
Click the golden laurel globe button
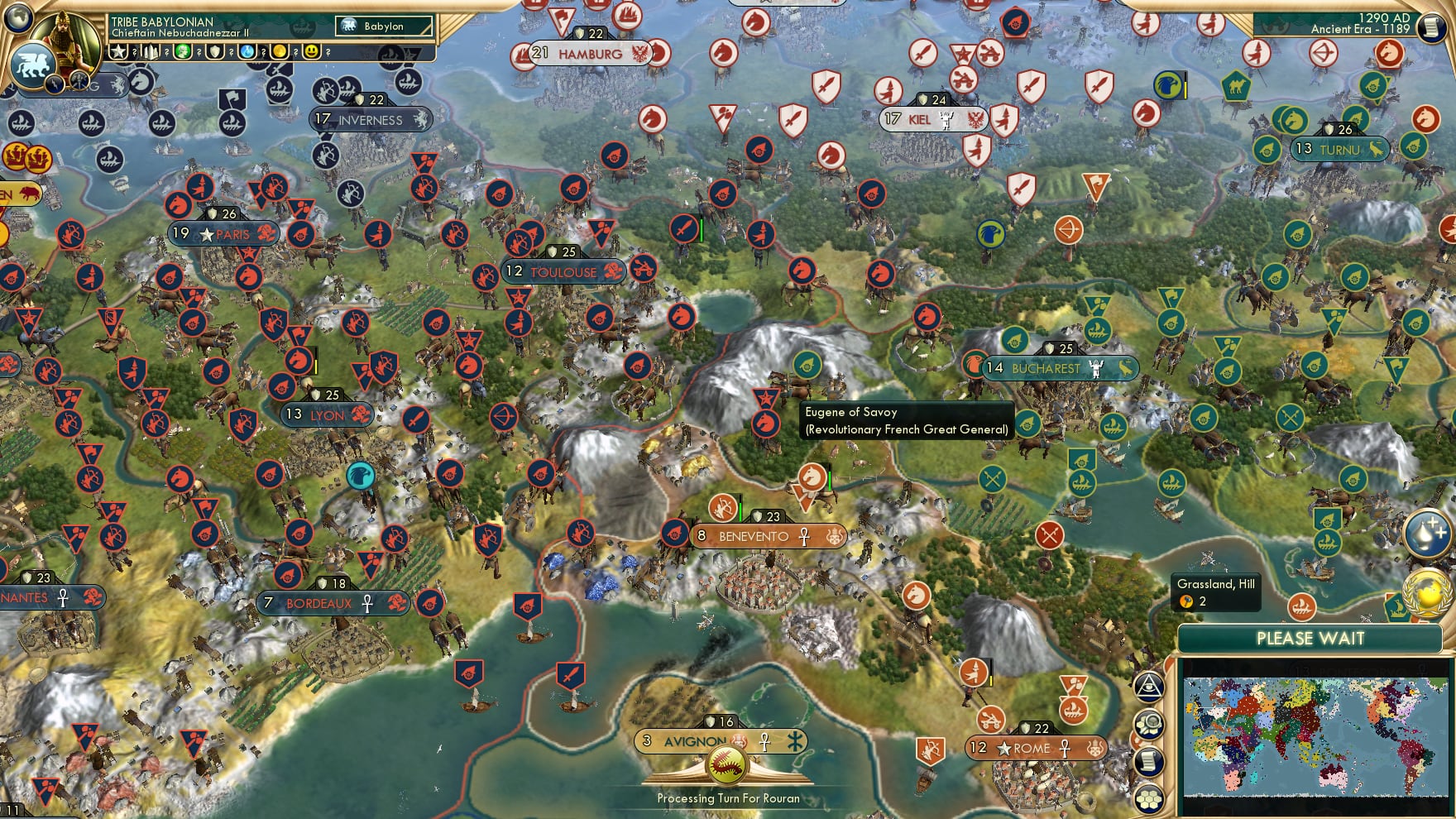tap(1427, 594)
